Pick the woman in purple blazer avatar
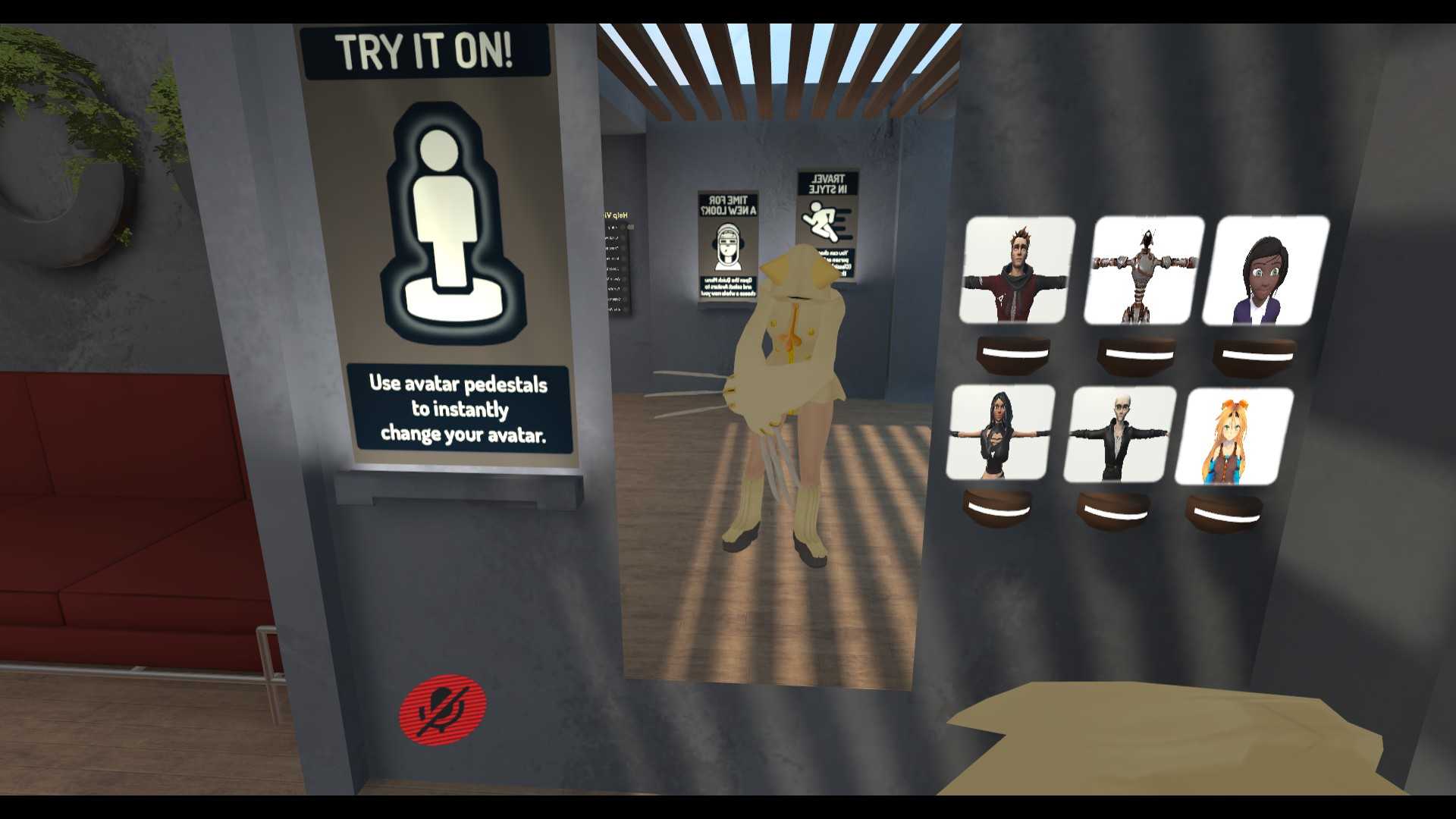 click(x=1265, y=271)
